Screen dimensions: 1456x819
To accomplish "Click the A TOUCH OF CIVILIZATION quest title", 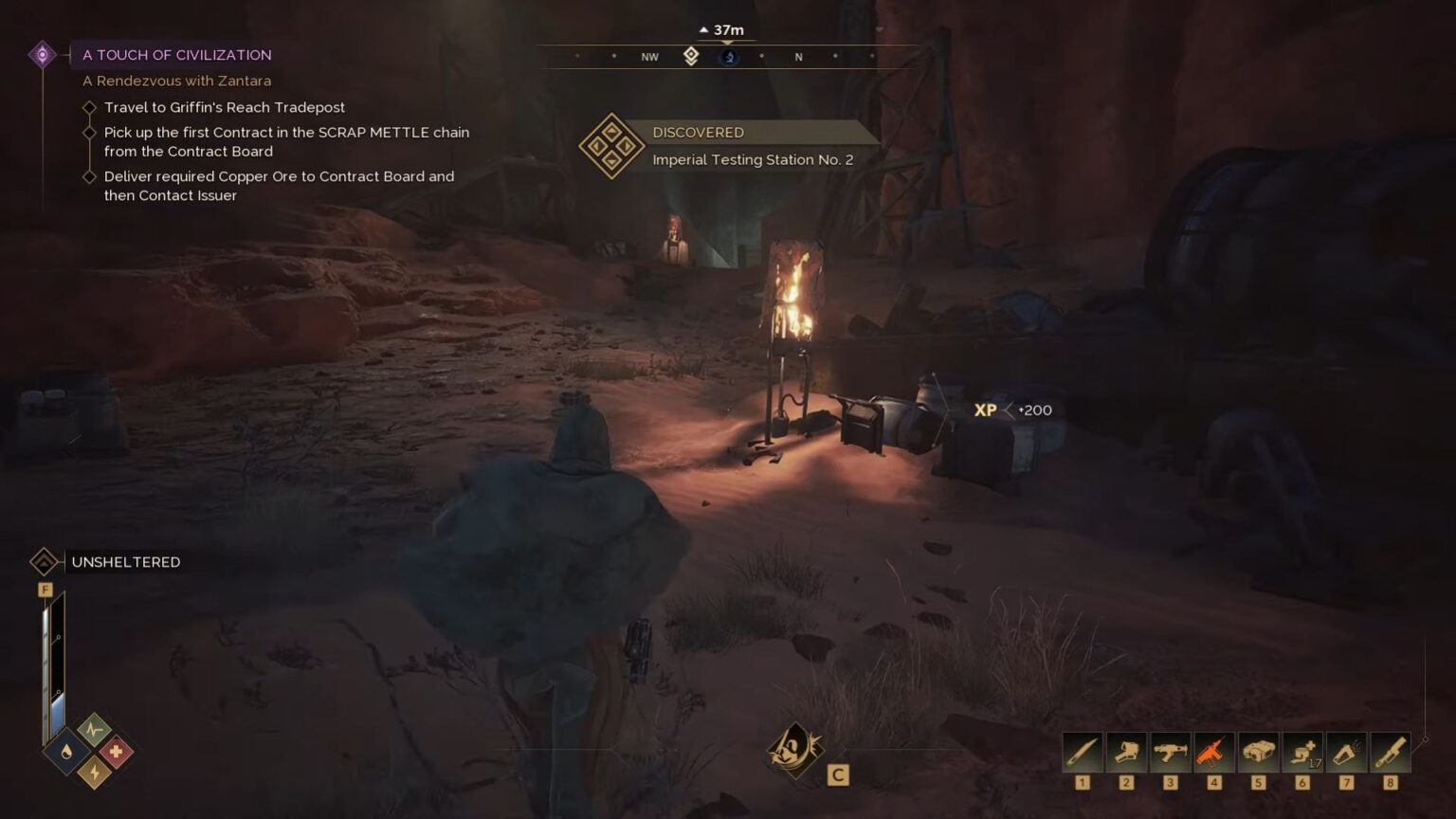I will coord(176,54).
